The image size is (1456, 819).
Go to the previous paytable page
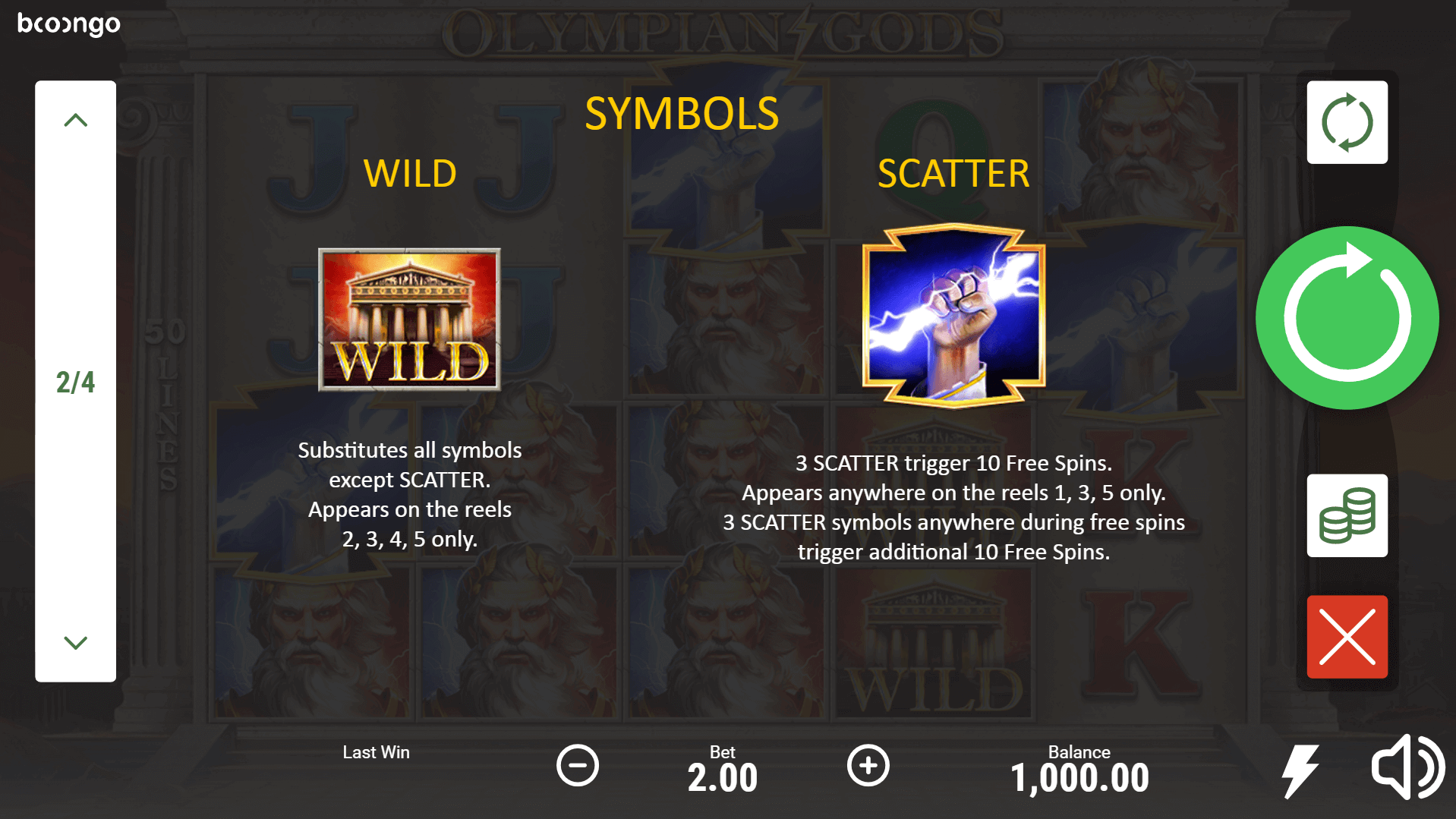[75, 121]
